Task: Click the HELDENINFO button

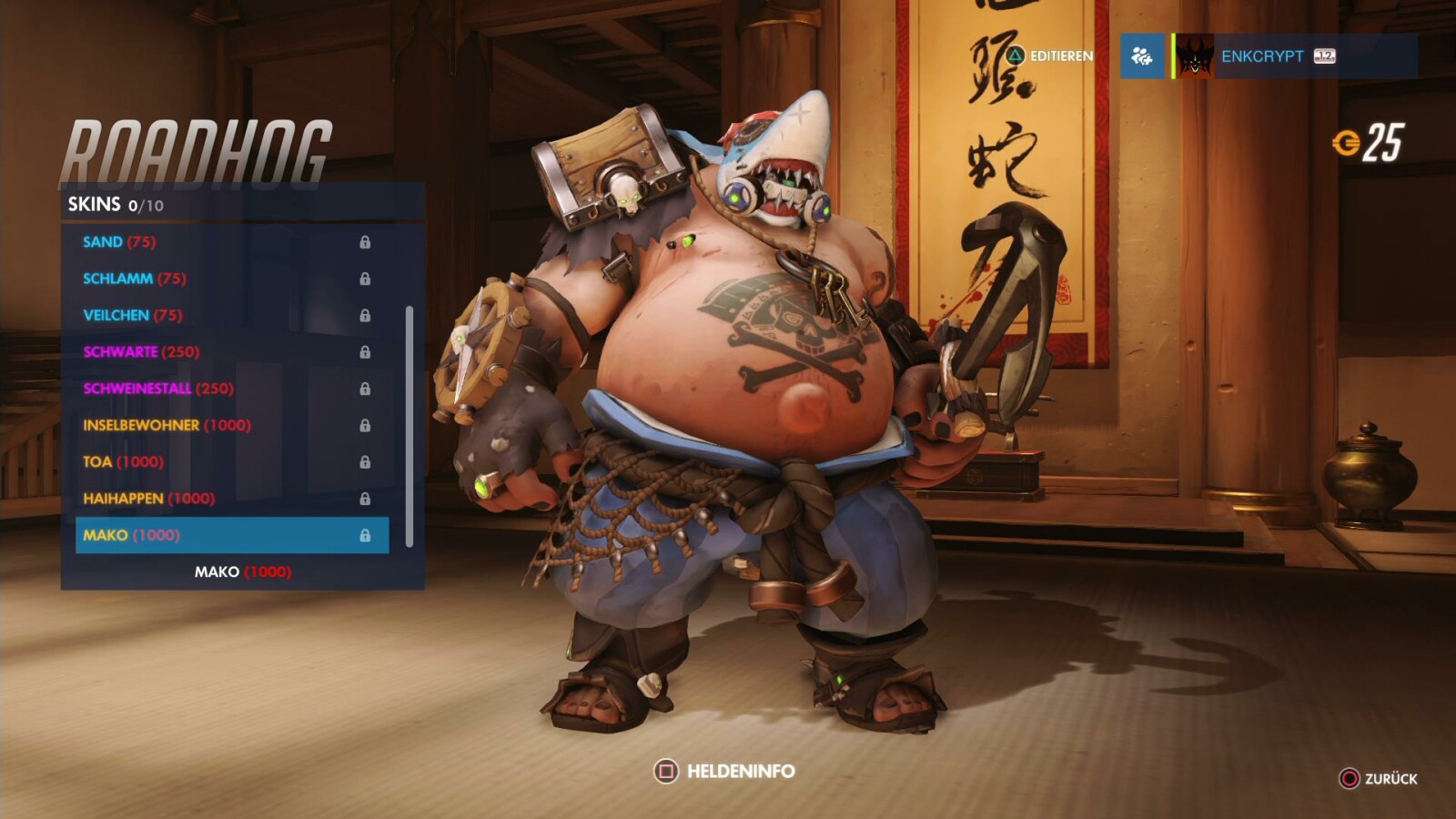Action: pos(739,769)
